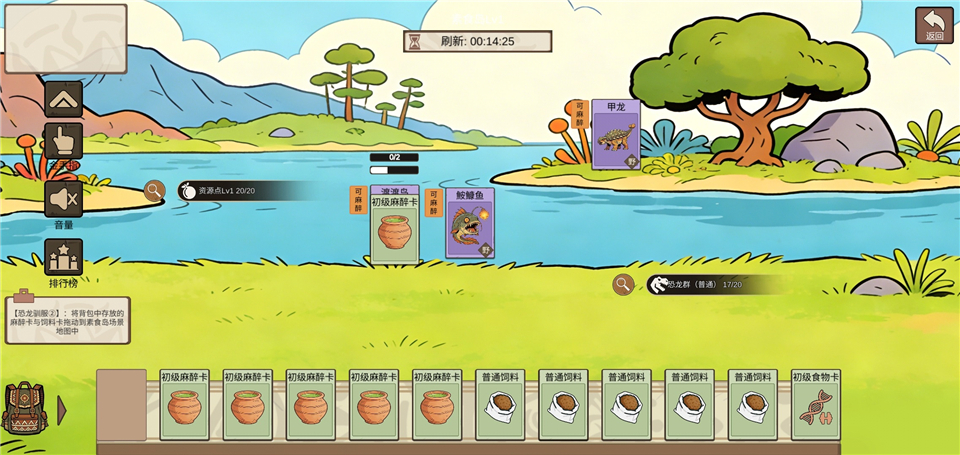Inspect the 资源点 Lv1 magnifier icon
Image resolution: width=960 pixels, height=455 pixels.
(154, 190)
